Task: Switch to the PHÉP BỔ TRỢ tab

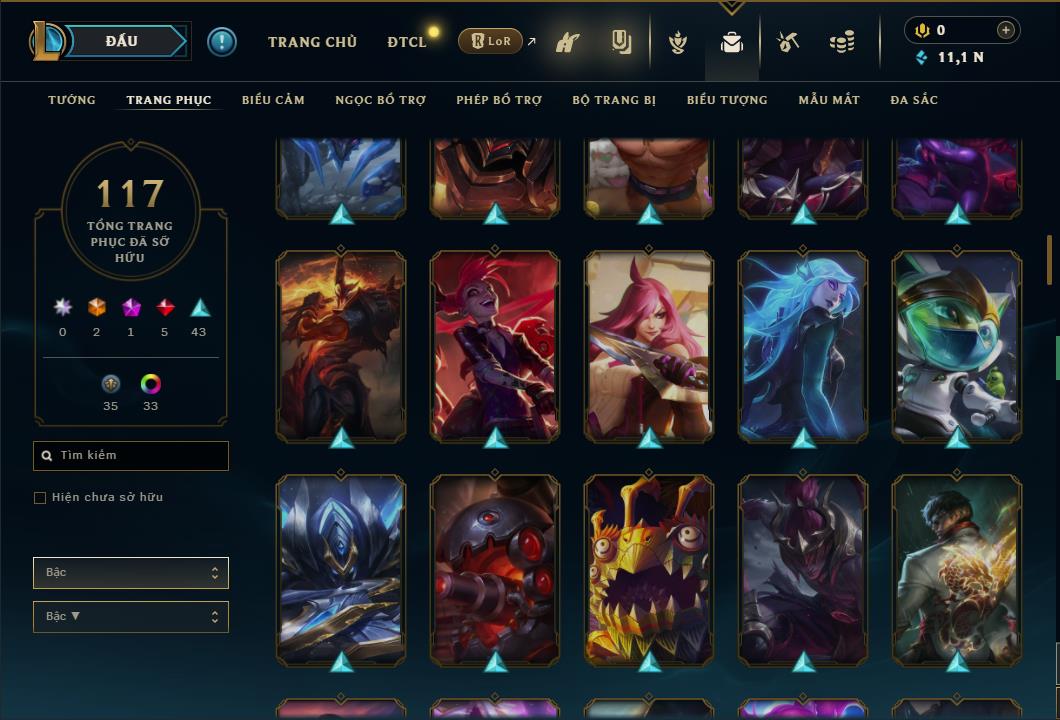Action: 499,100
